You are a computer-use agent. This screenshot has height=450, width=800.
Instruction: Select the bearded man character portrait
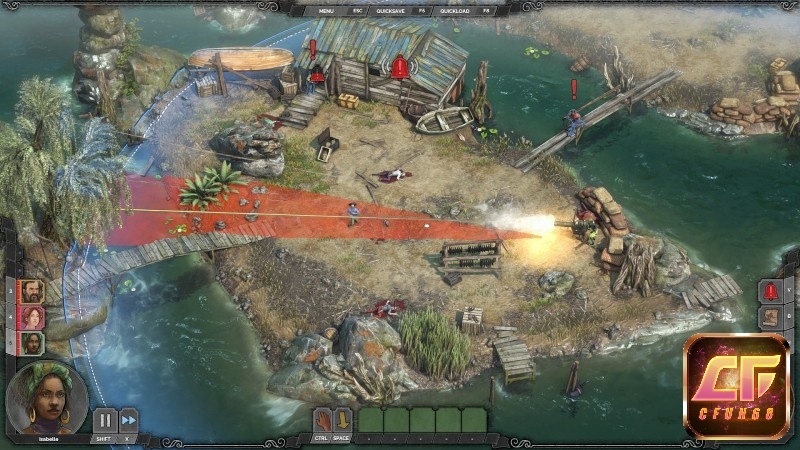pyautogui.click(x=32, y=292)
